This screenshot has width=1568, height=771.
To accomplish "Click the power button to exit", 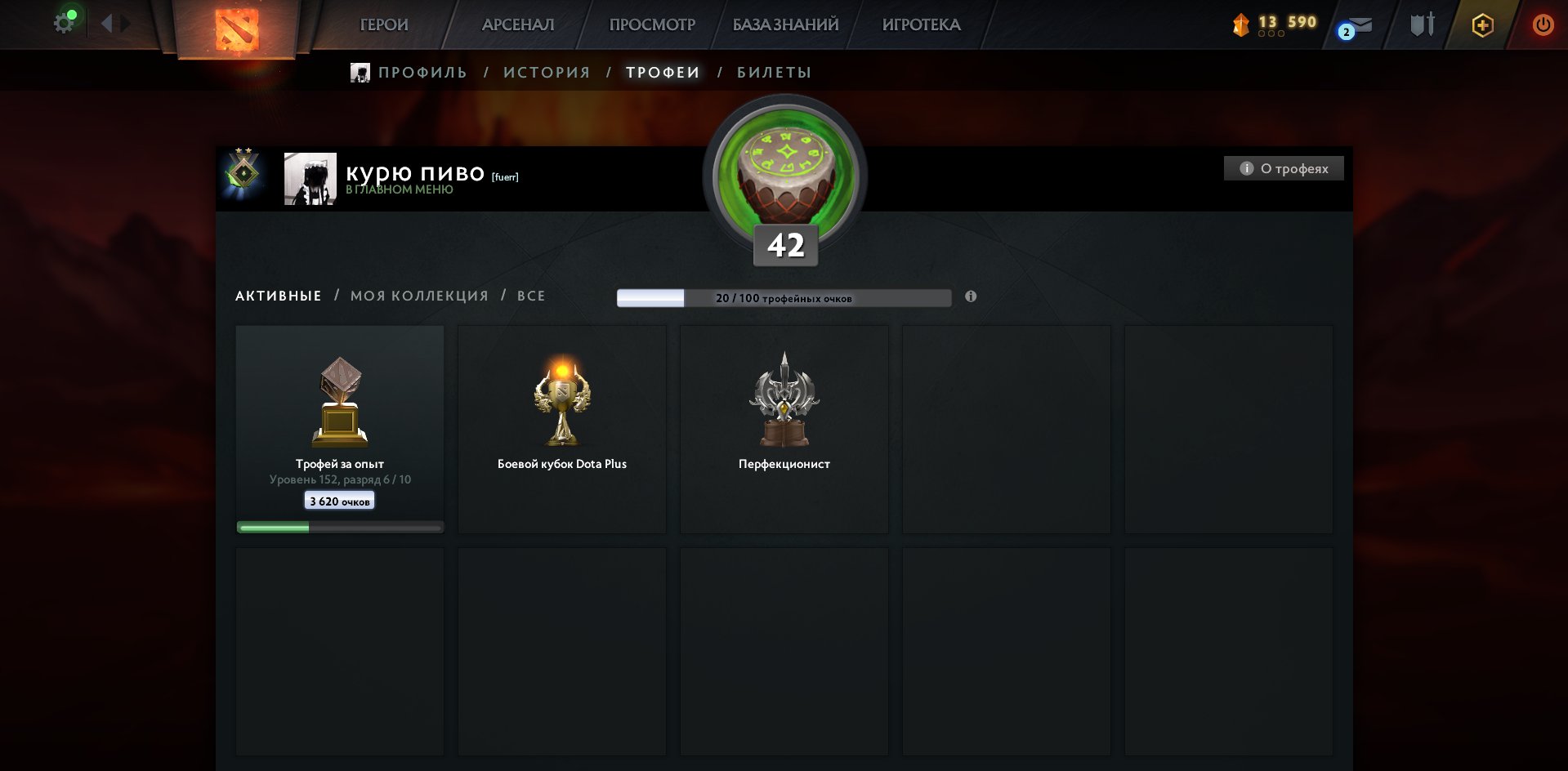I will (1543, 25).
